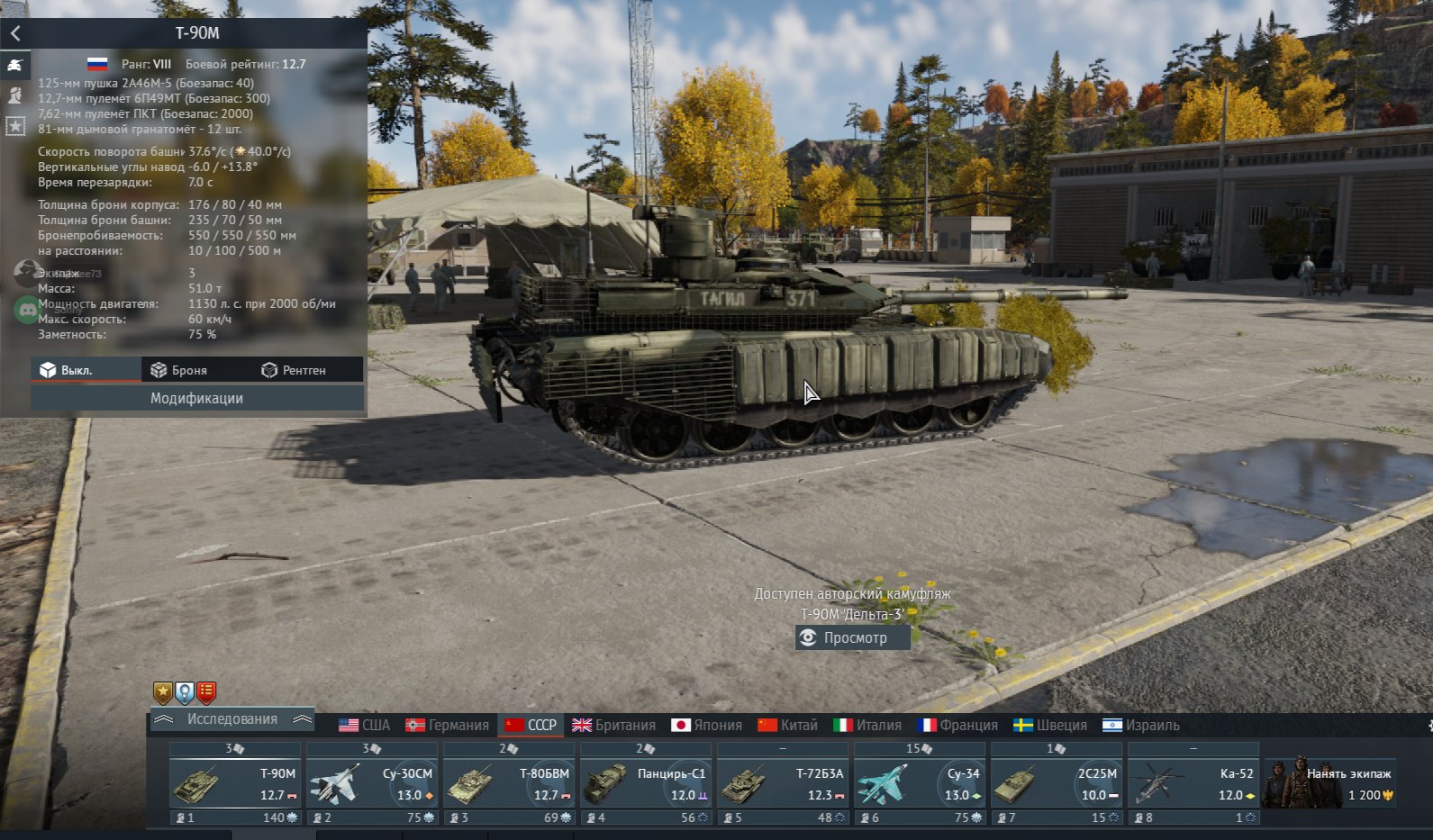The height and width of the screenshot is (840, 1433).
Task: Open the Модификации panel
Action: pyautogui.click(x=196, y=398)
